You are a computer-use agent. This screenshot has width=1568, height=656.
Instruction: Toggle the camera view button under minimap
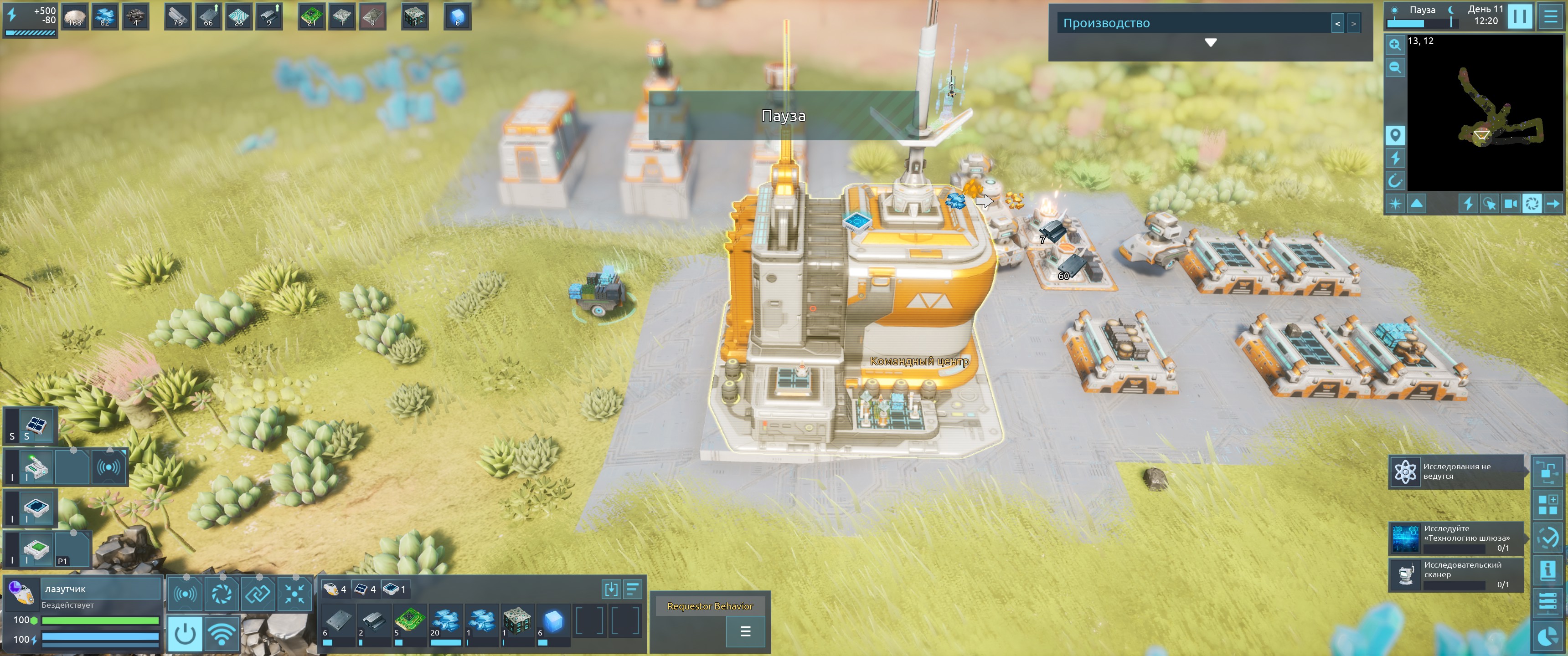[x=1510, y=204]
